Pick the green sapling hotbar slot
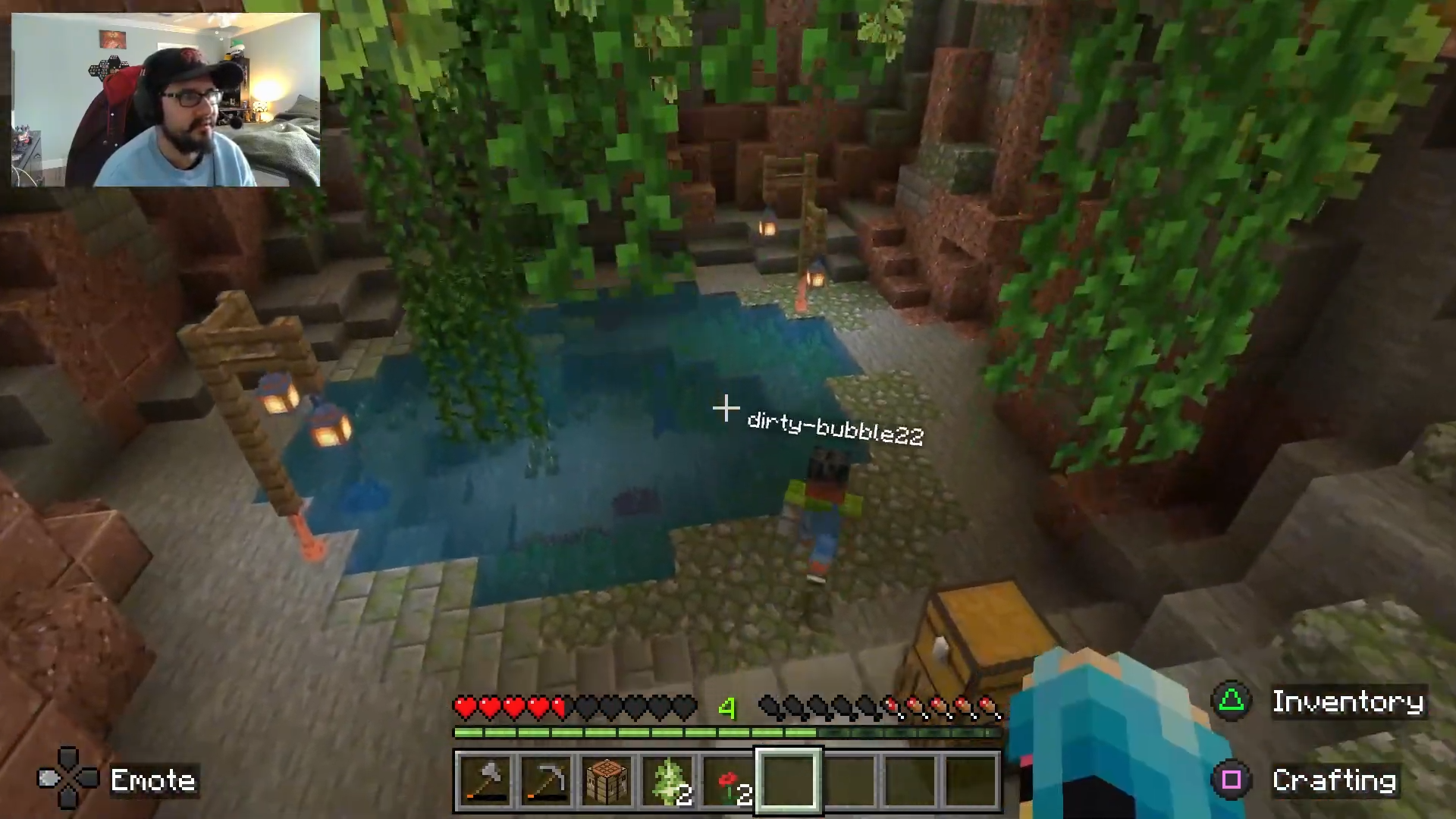This screenshot has height=819, width=1456. [x=667, y=781]
